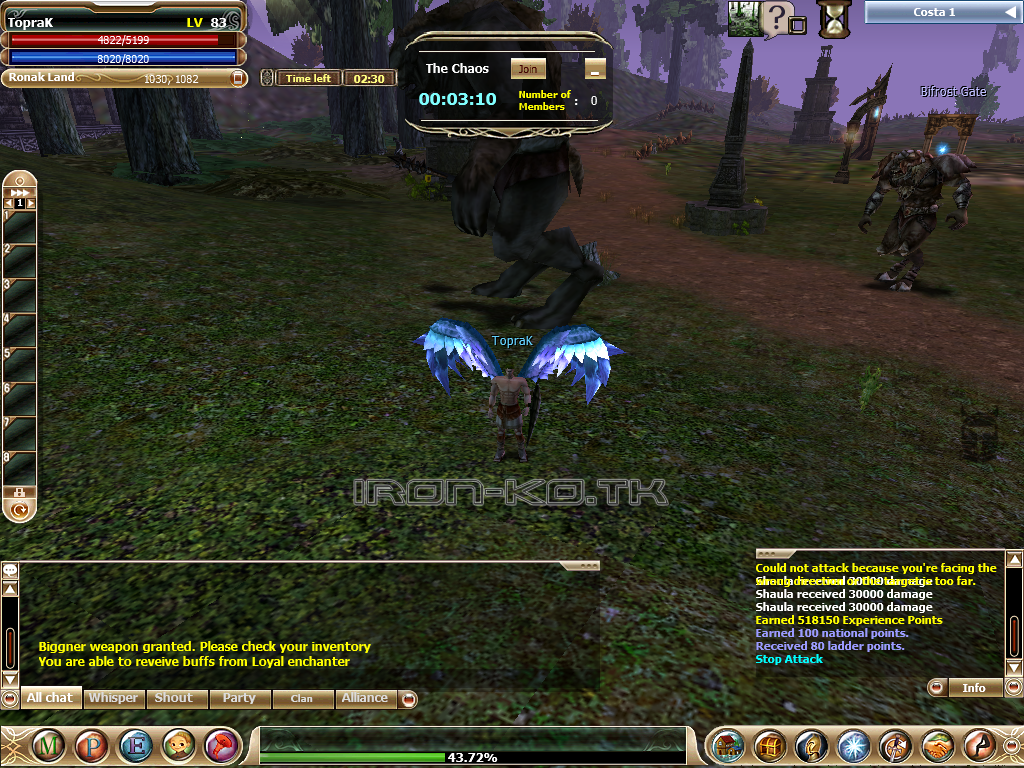Open the question mark help bubble
Viewport: 1024px width, 768px height.
777,17
